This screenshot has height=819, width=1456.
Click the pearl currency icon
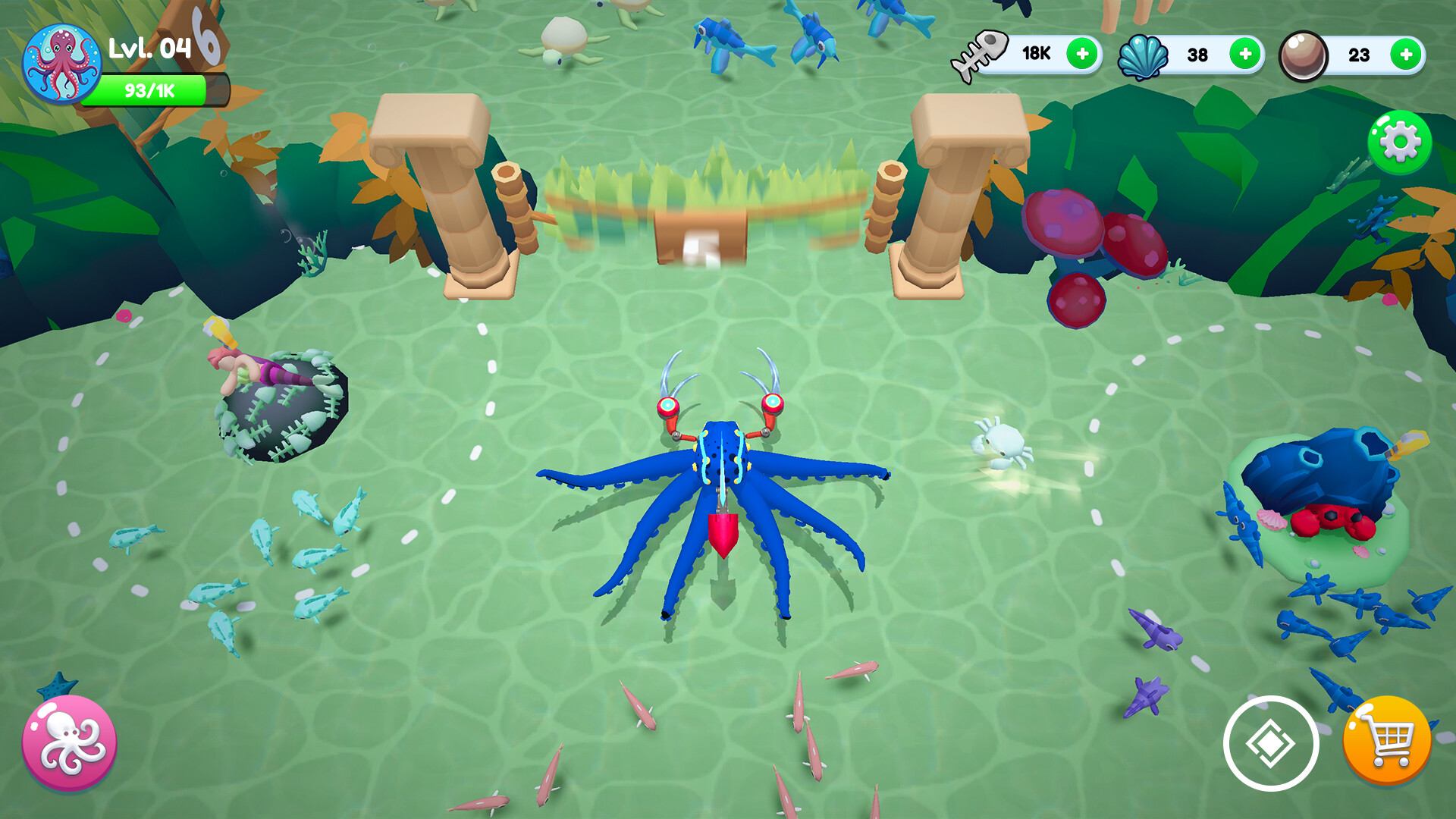pos(1301,53)
